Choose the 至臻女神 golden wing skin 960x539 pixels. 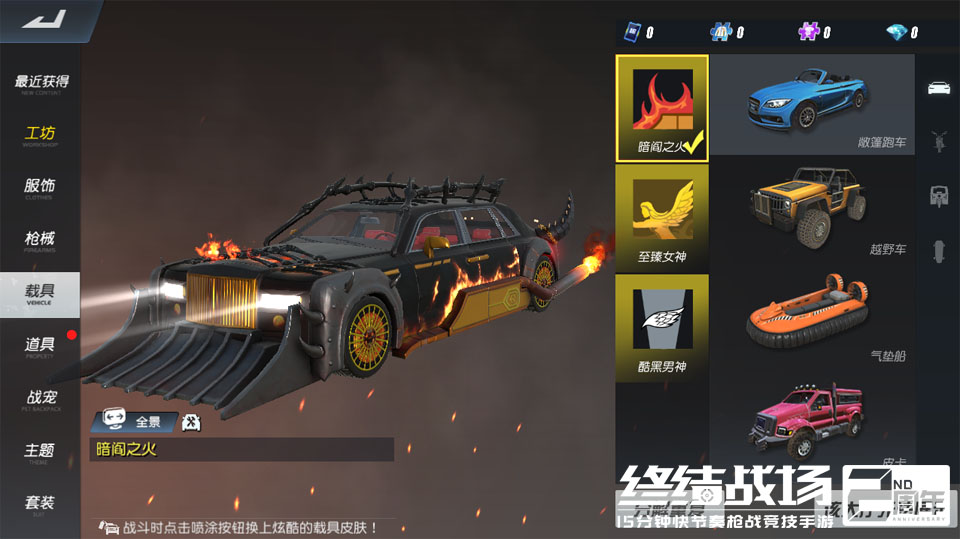(662, 216)
